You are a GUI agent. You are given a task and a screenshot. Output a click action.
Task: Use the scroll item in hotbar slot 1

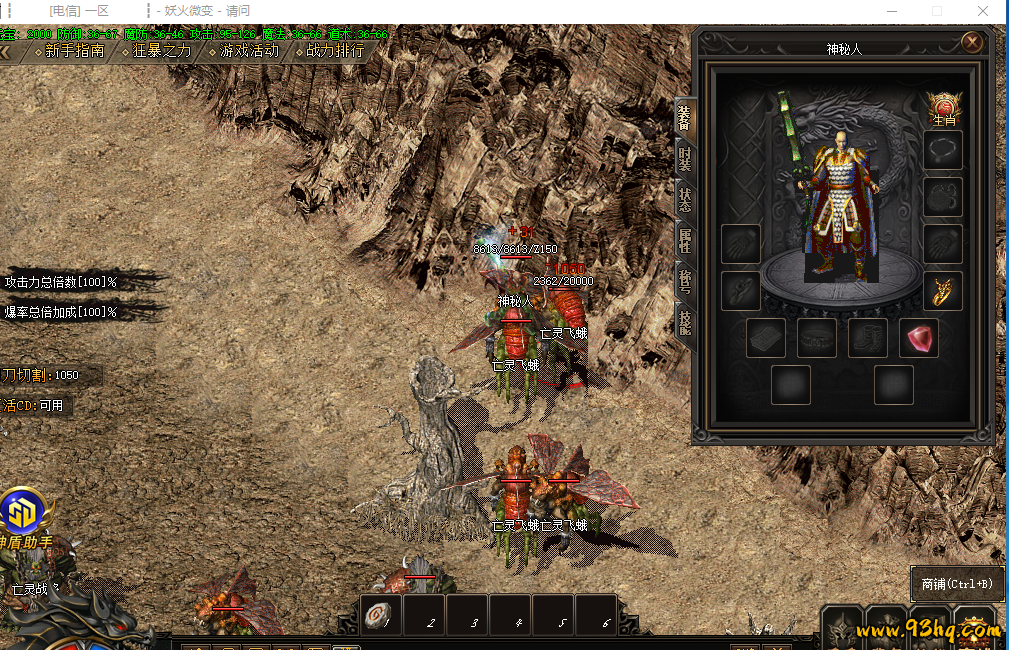point(379,615)
